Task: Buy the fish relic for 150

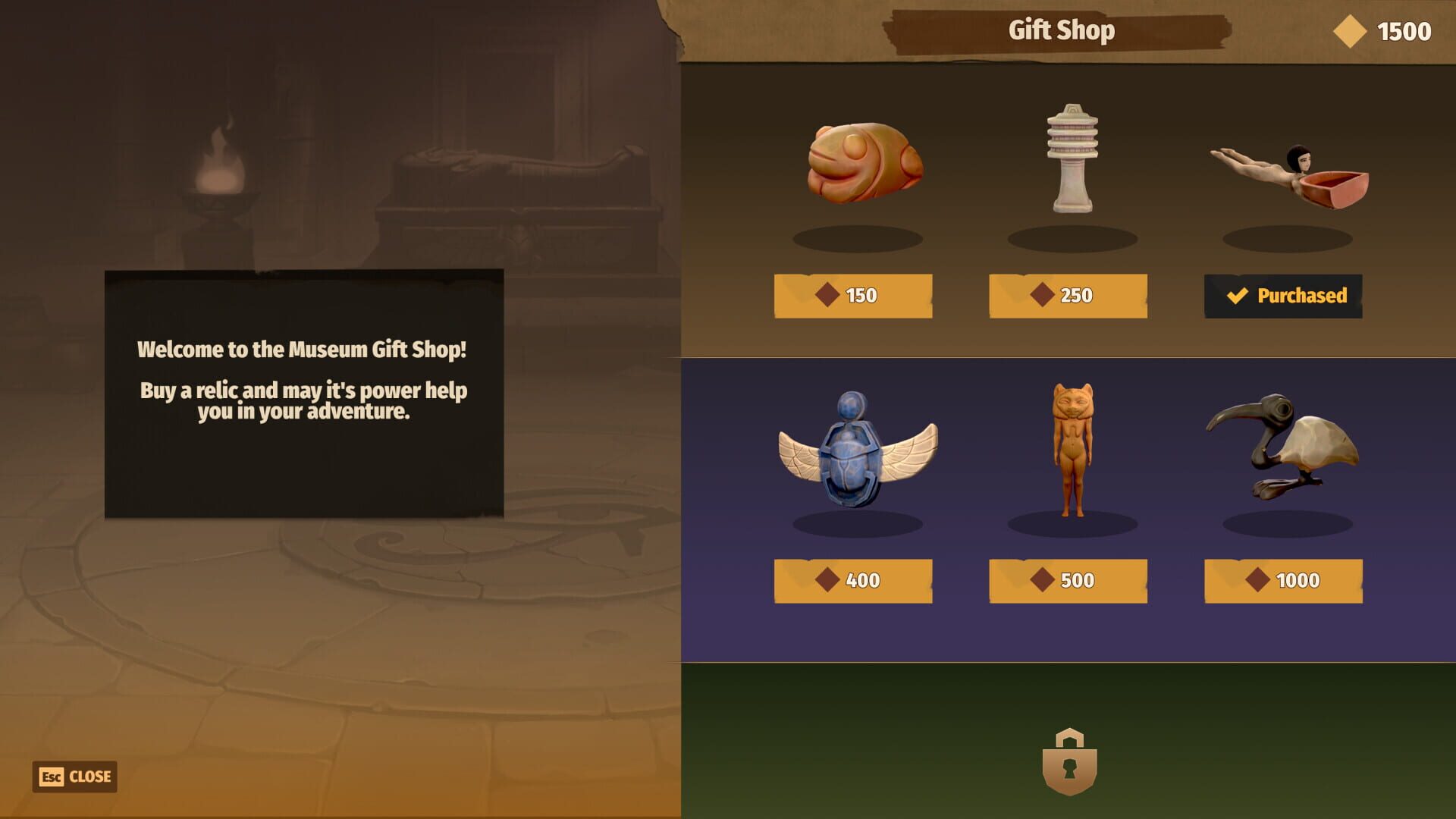Action: point(853,296)
